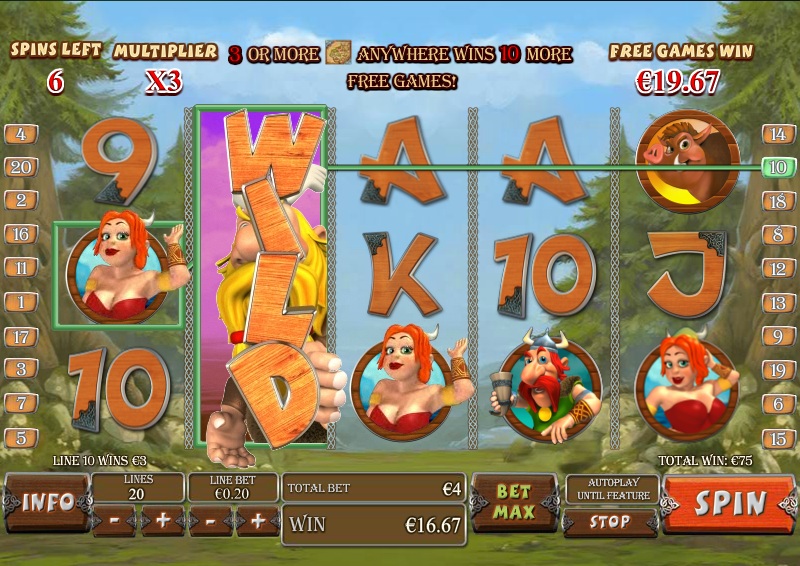Spin the reels
This screenshot has width=800, height=566.
click(x=729, y=503)
